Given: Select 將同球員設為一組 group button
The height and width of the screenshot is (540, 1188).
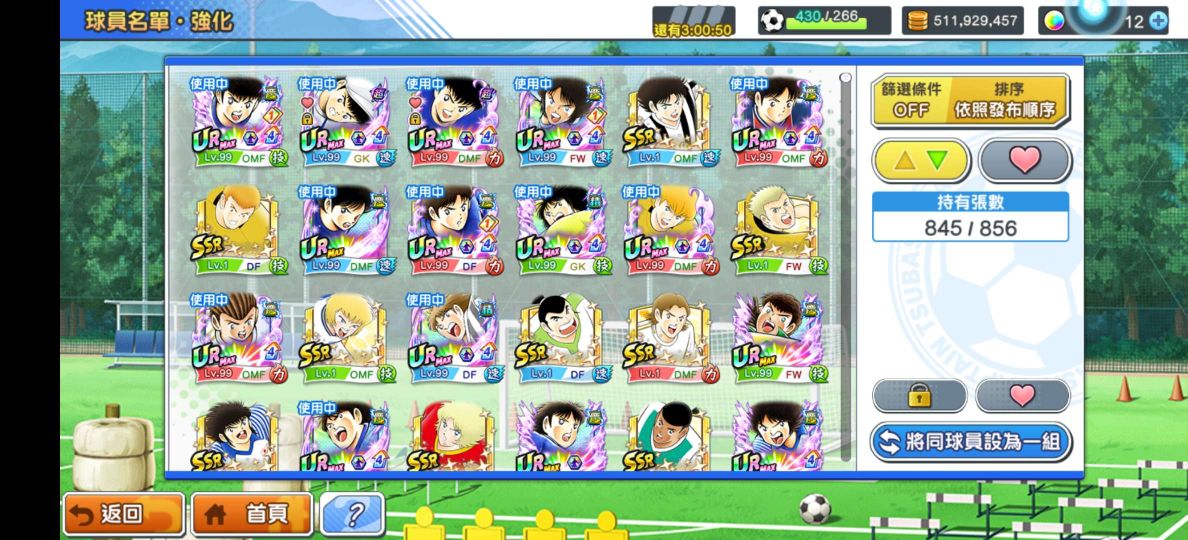Looking at the screenshot, I should (969, 442).
